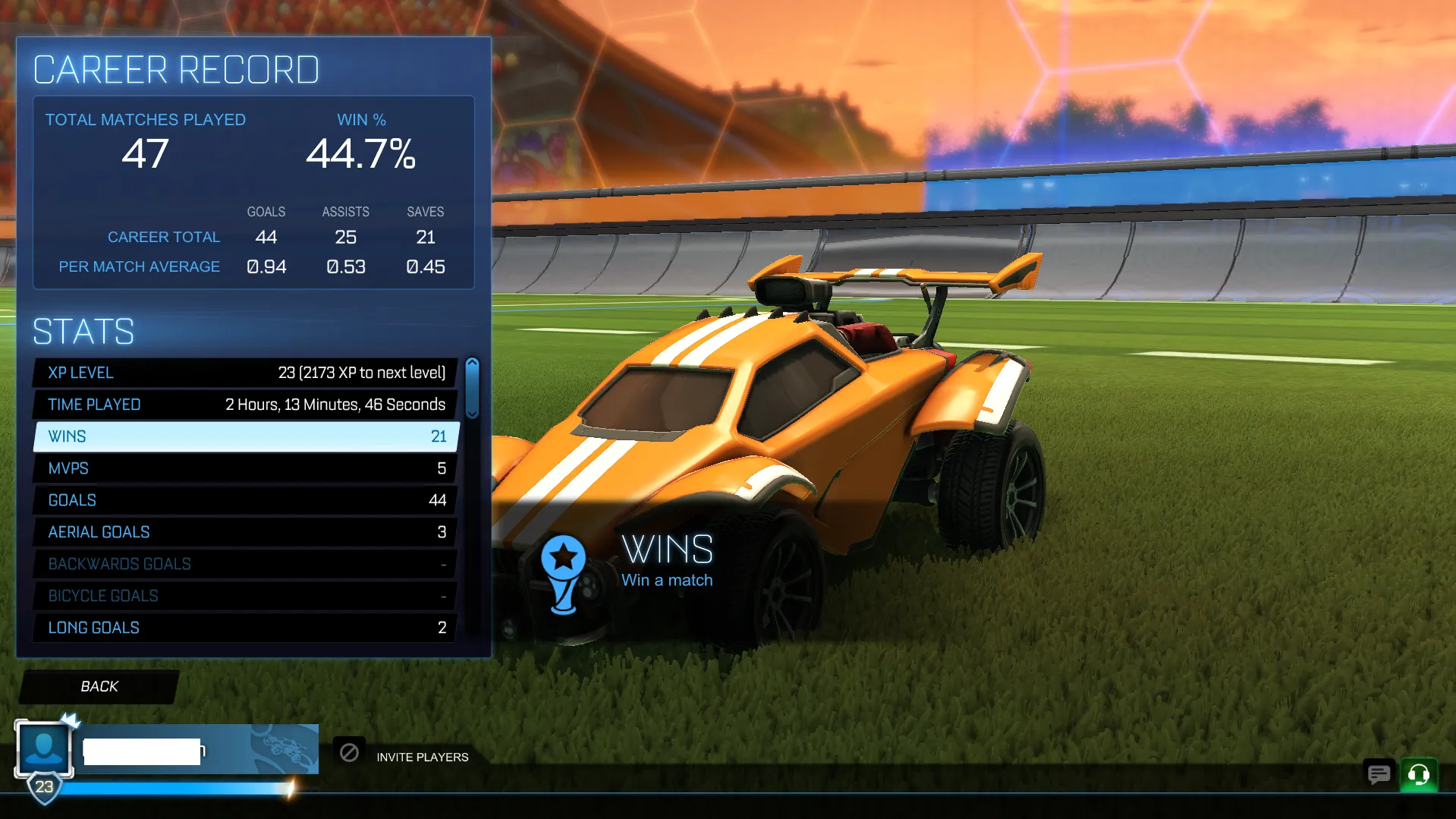Open text chat via the chat bubble icon
The image size is (1456, 819).
click(x=1378, y=775)
